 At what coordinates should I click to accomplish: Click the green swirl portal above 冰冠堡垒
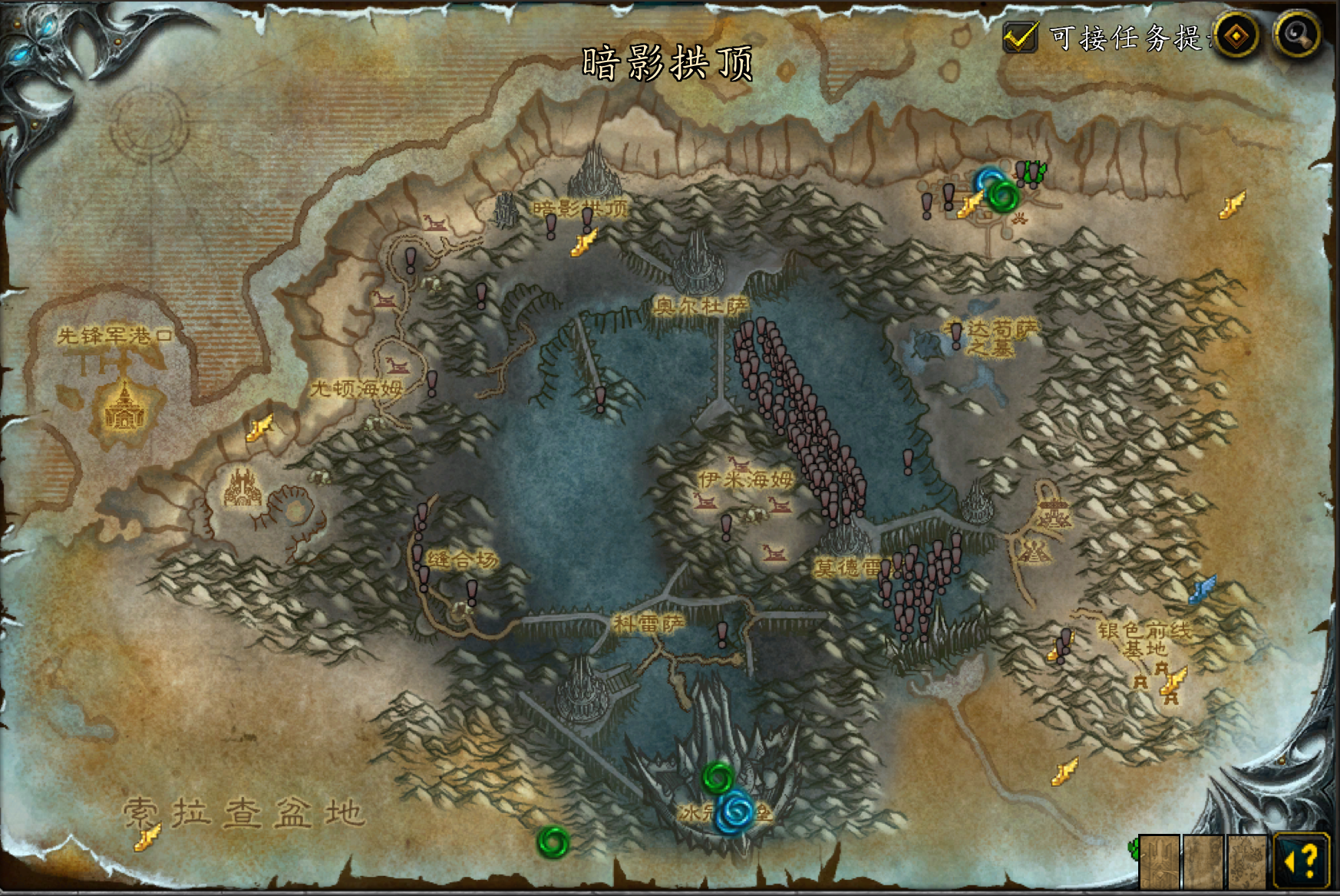click(718, 778)
